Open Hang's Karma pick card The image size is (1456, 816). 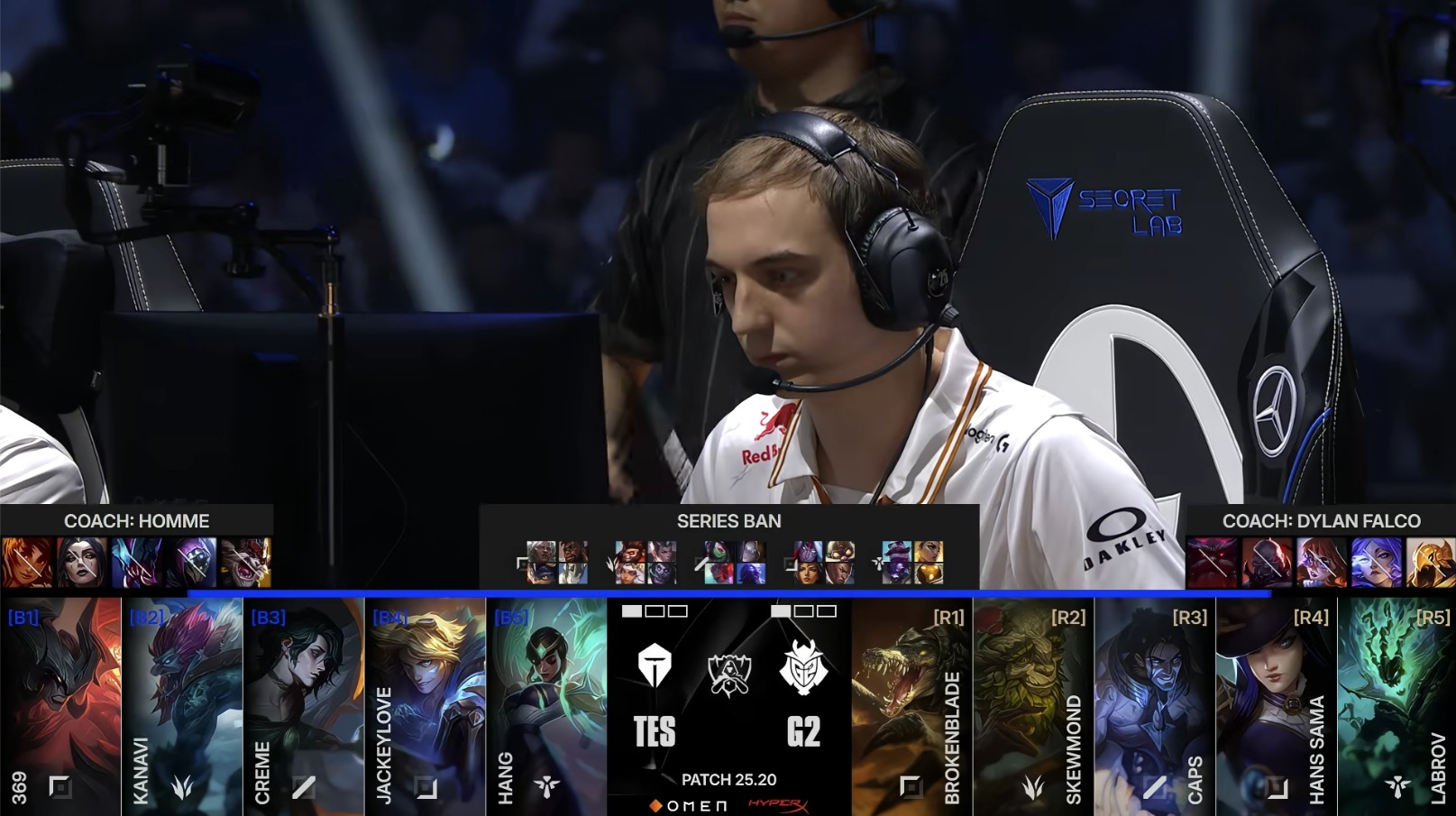[547, 706]
